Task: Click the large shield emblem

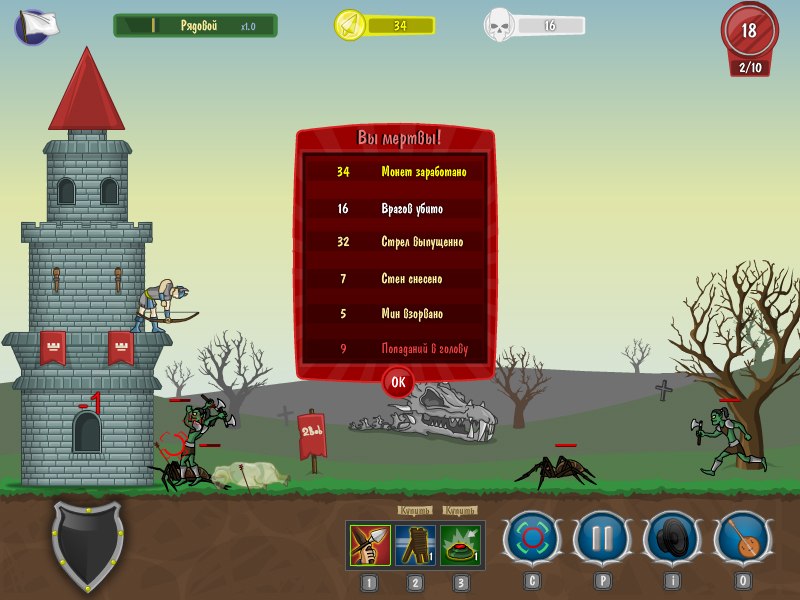Action: click(x=88, y=546)
